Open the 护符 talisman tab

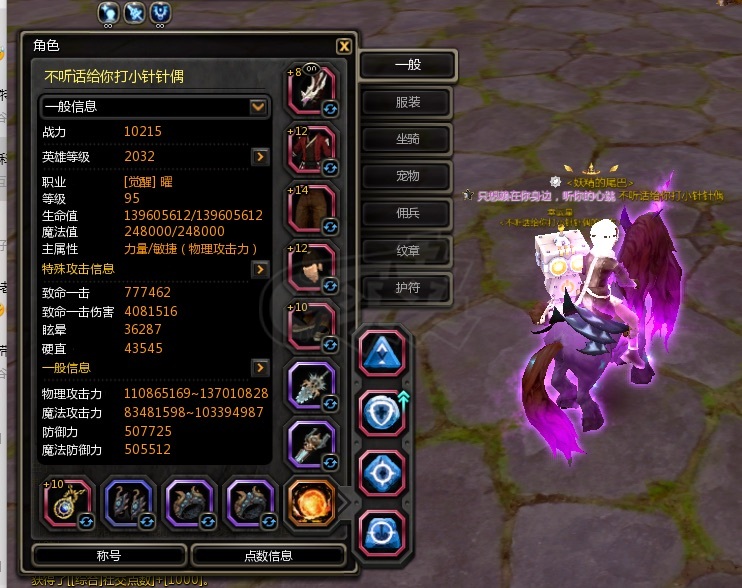pyautogui.click(x=407, y=286)
